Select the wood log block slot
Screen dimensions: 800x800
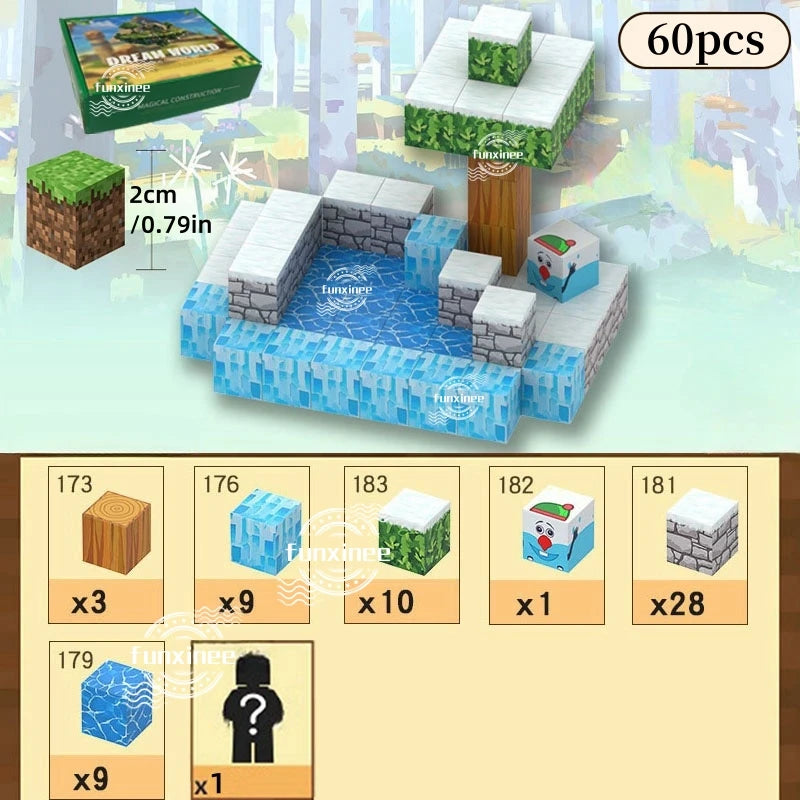pyautogui.click(x=106, y=545)
